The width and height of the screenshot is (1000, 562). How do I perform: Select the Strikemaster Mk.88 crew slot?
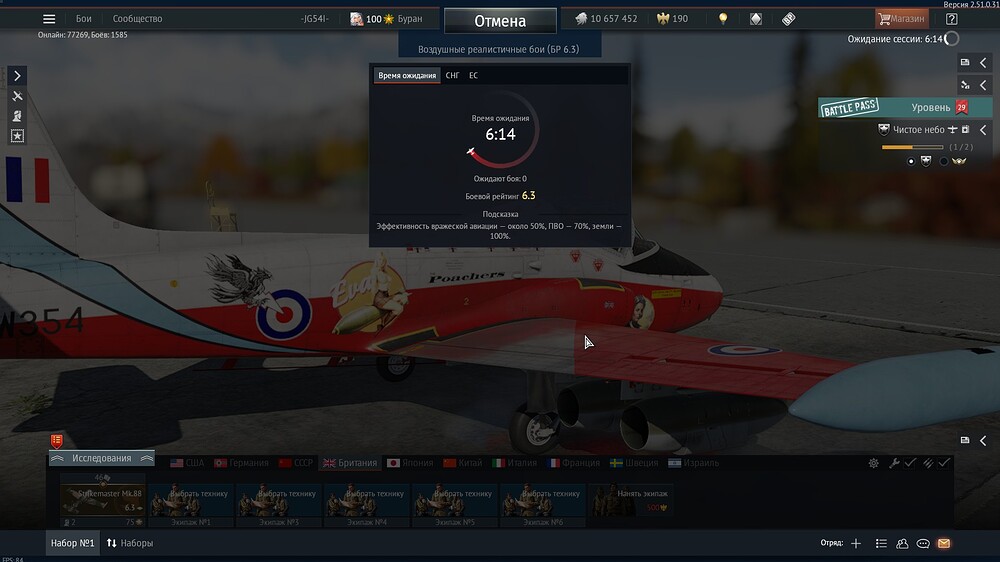[x=103, y=499]
